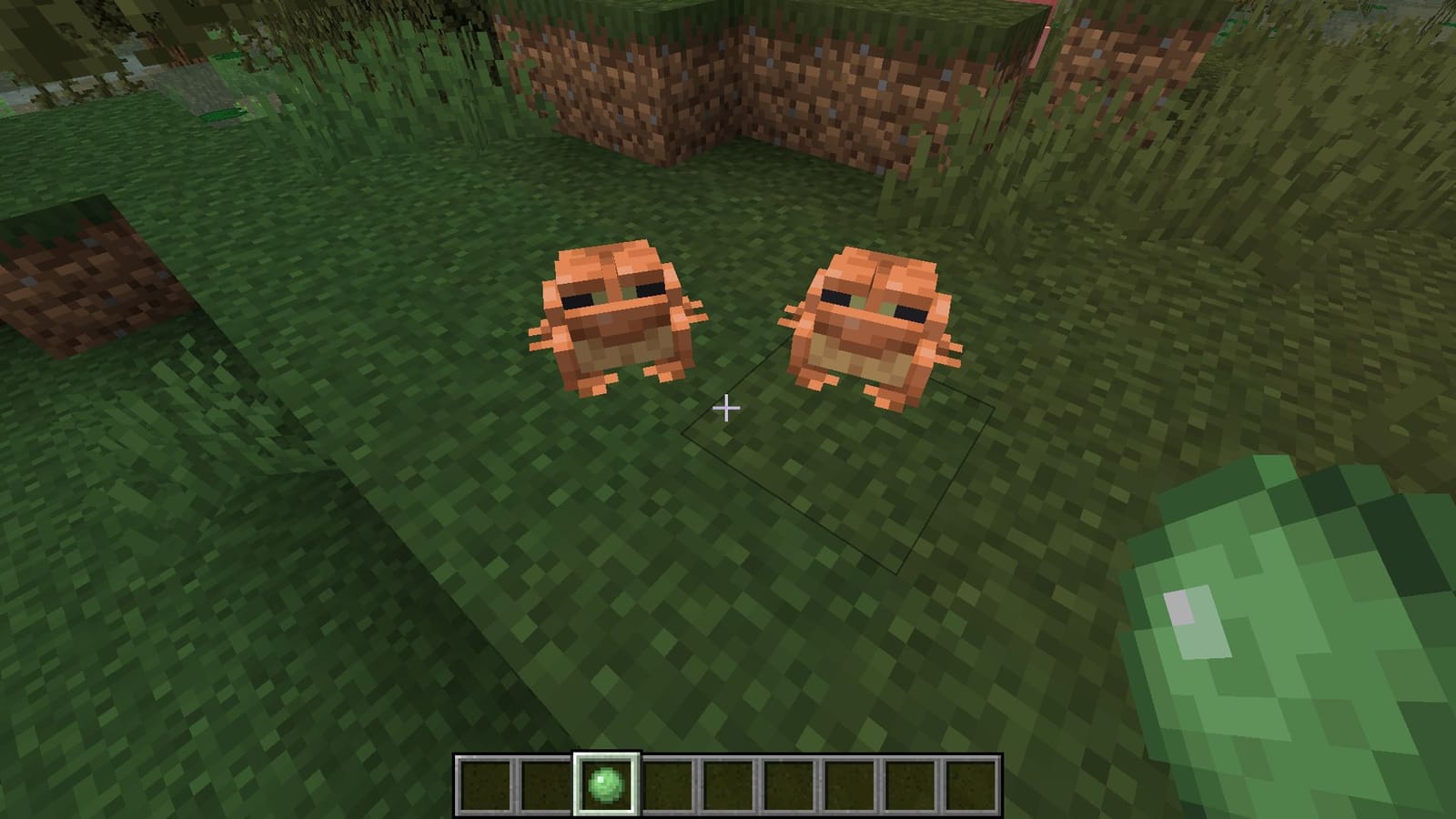Click the fifth hotbar slot

pyautogui.click(x=727, y=784)
